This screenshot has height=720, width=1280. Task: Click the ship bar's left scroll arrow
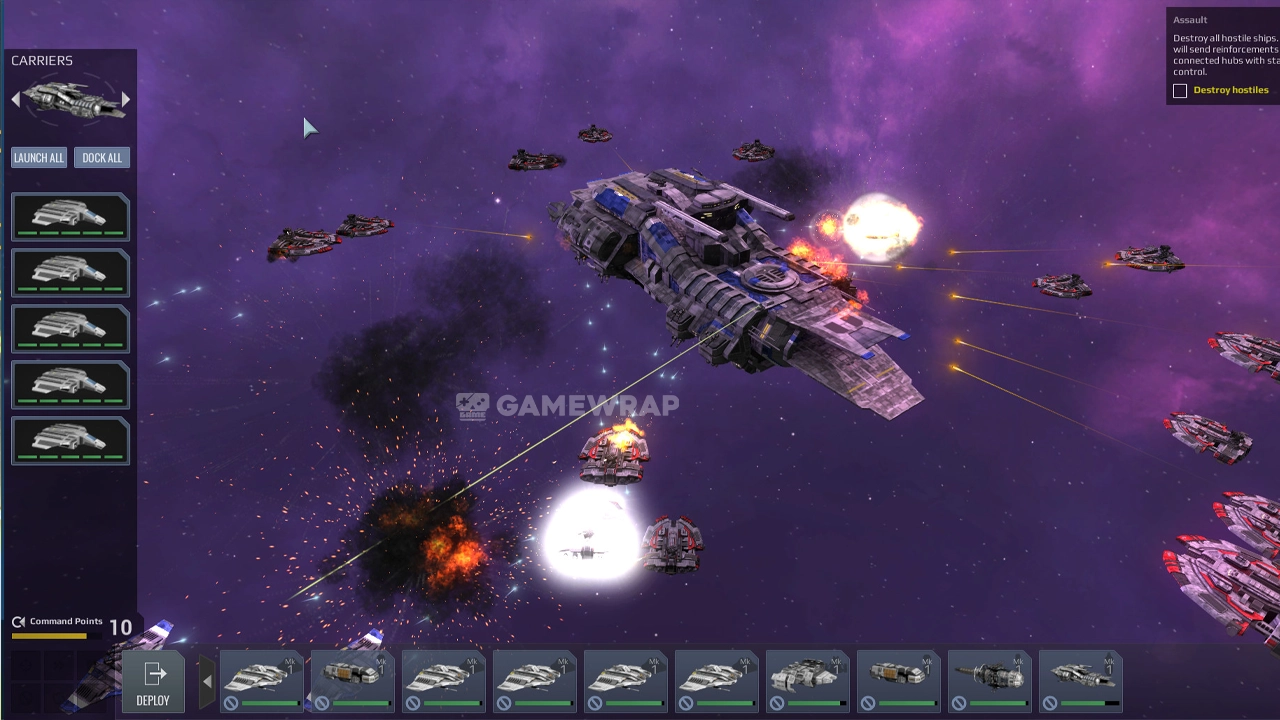point(207,682)
